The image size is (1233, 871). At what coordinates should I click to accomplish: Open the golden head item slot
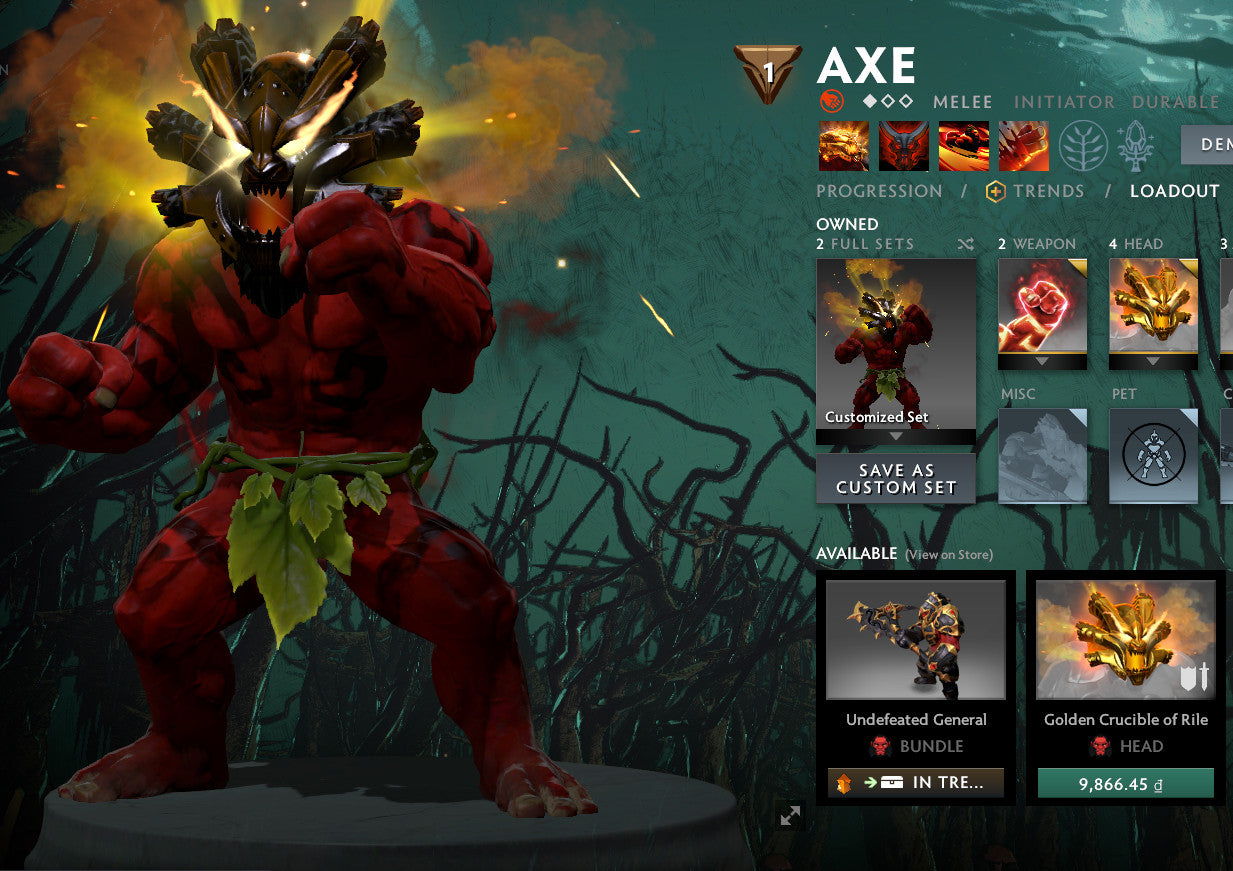1153,307
